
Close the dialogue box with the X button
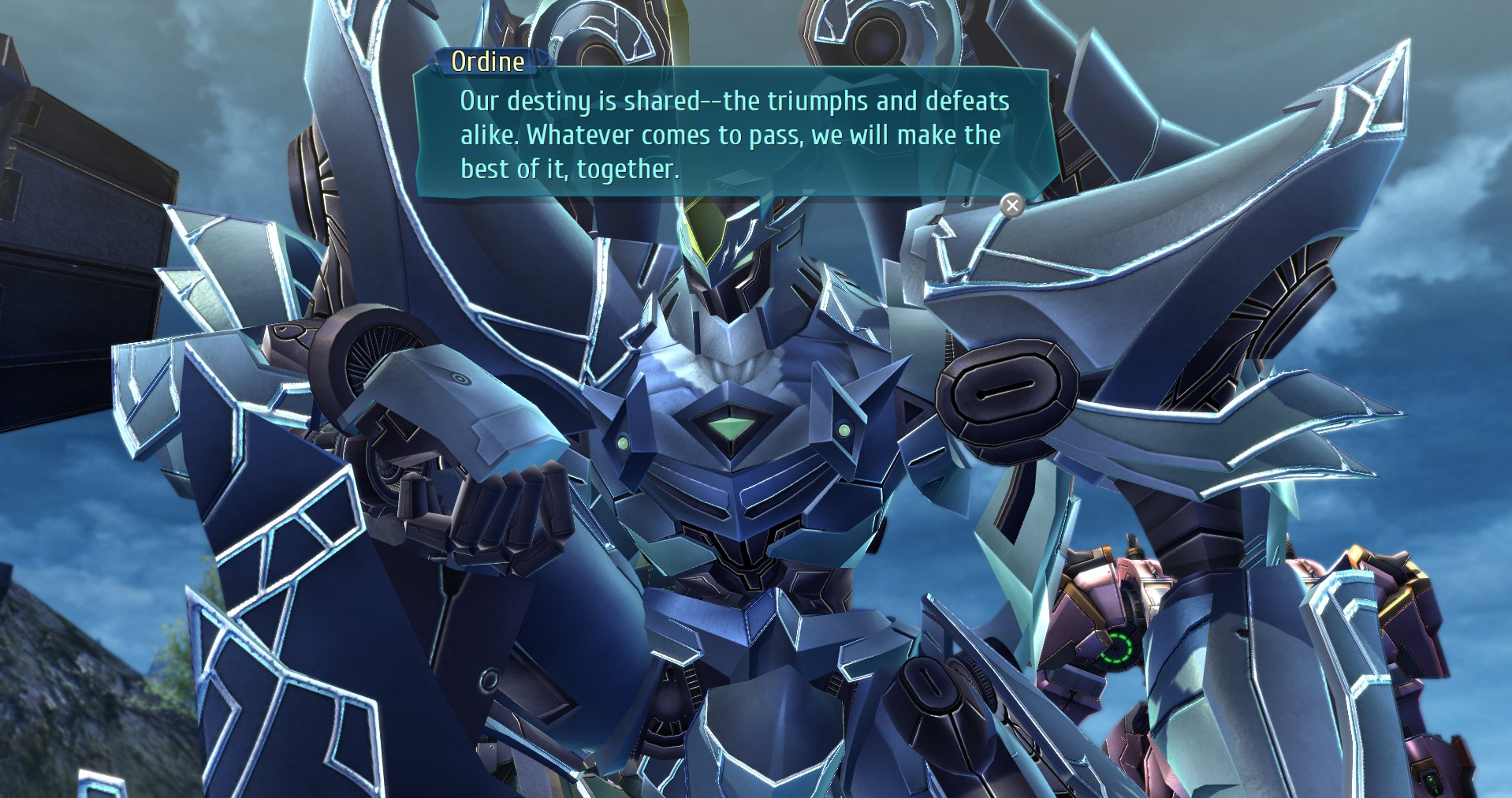(1012, 206)
